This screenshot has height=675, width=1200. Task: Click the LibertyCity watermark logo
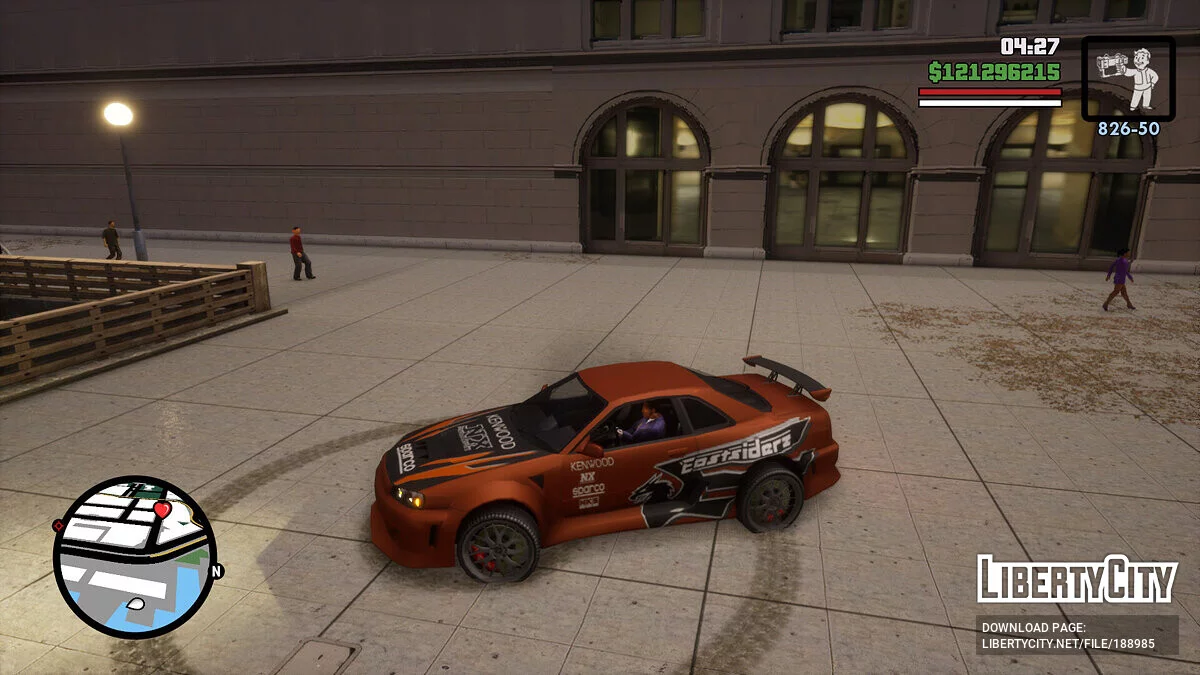pos(1076,579)
